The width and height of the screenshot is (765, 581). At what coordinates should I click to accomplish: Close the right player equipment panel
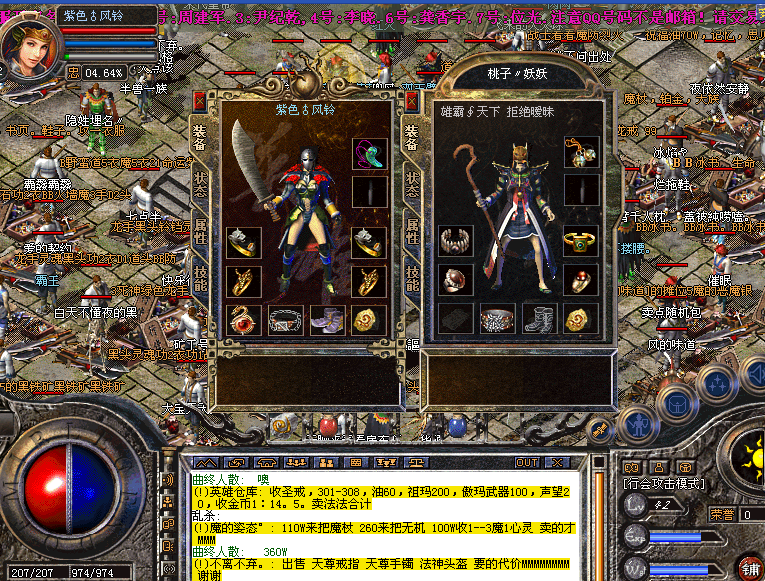point(412,101)
